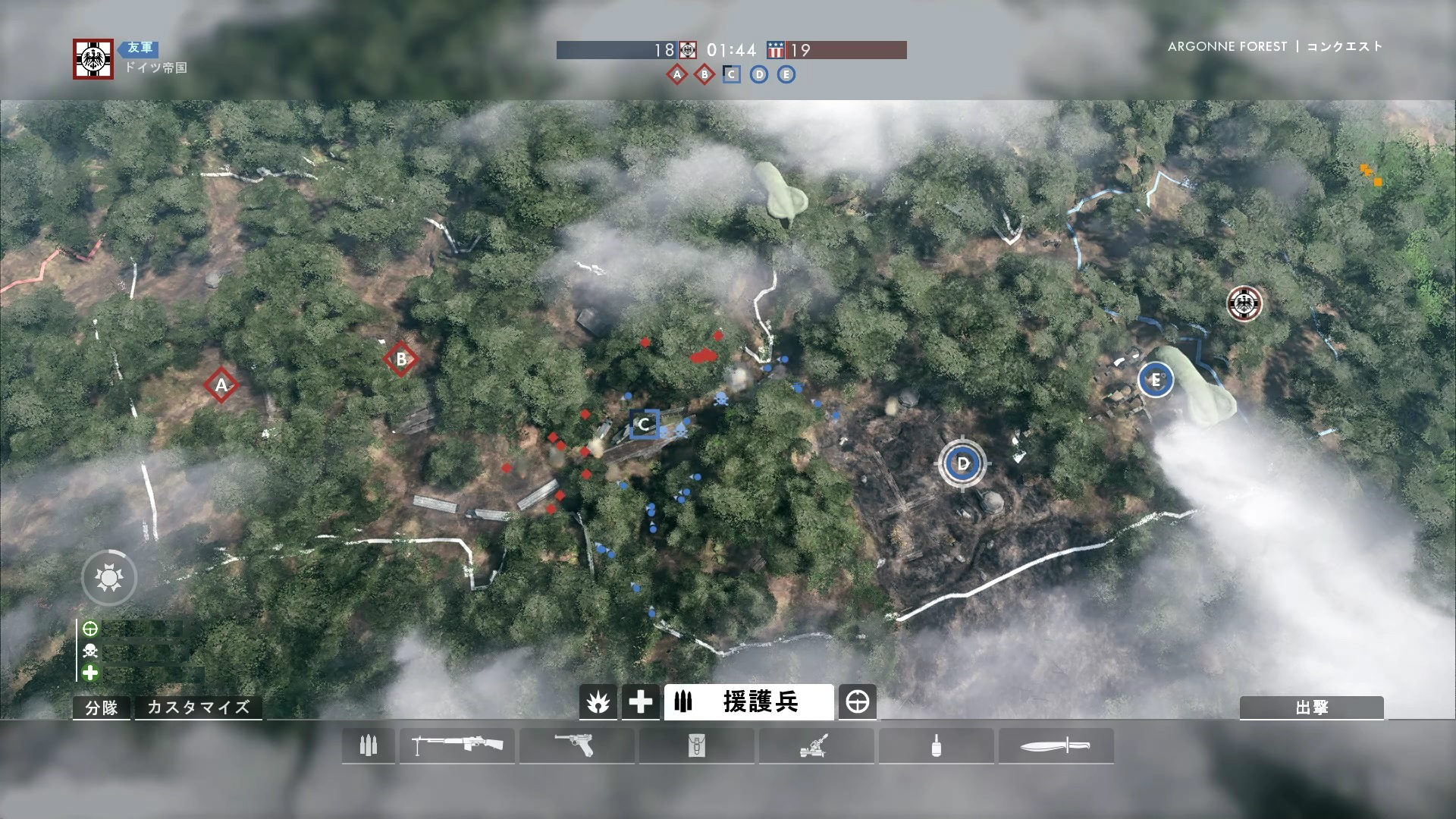This screenshot has width=1456, height=819.
Task: Click the three-bullets loadout icon
Action: [369, 746]
